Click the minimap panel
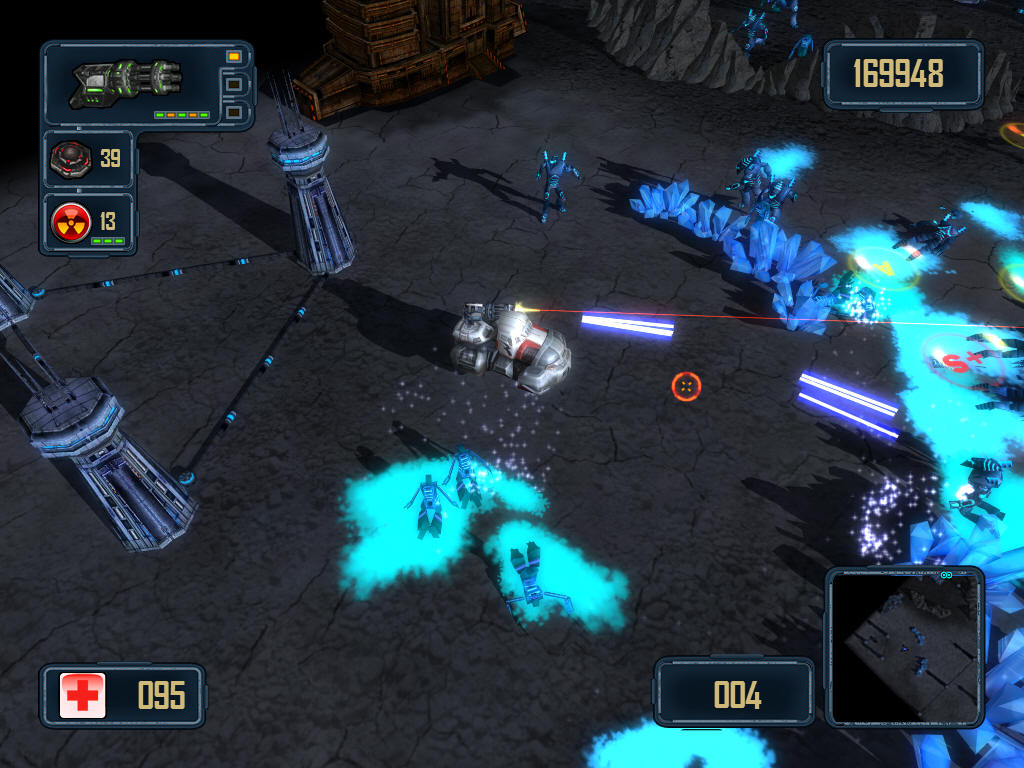1024x768 pixels. 905,648
